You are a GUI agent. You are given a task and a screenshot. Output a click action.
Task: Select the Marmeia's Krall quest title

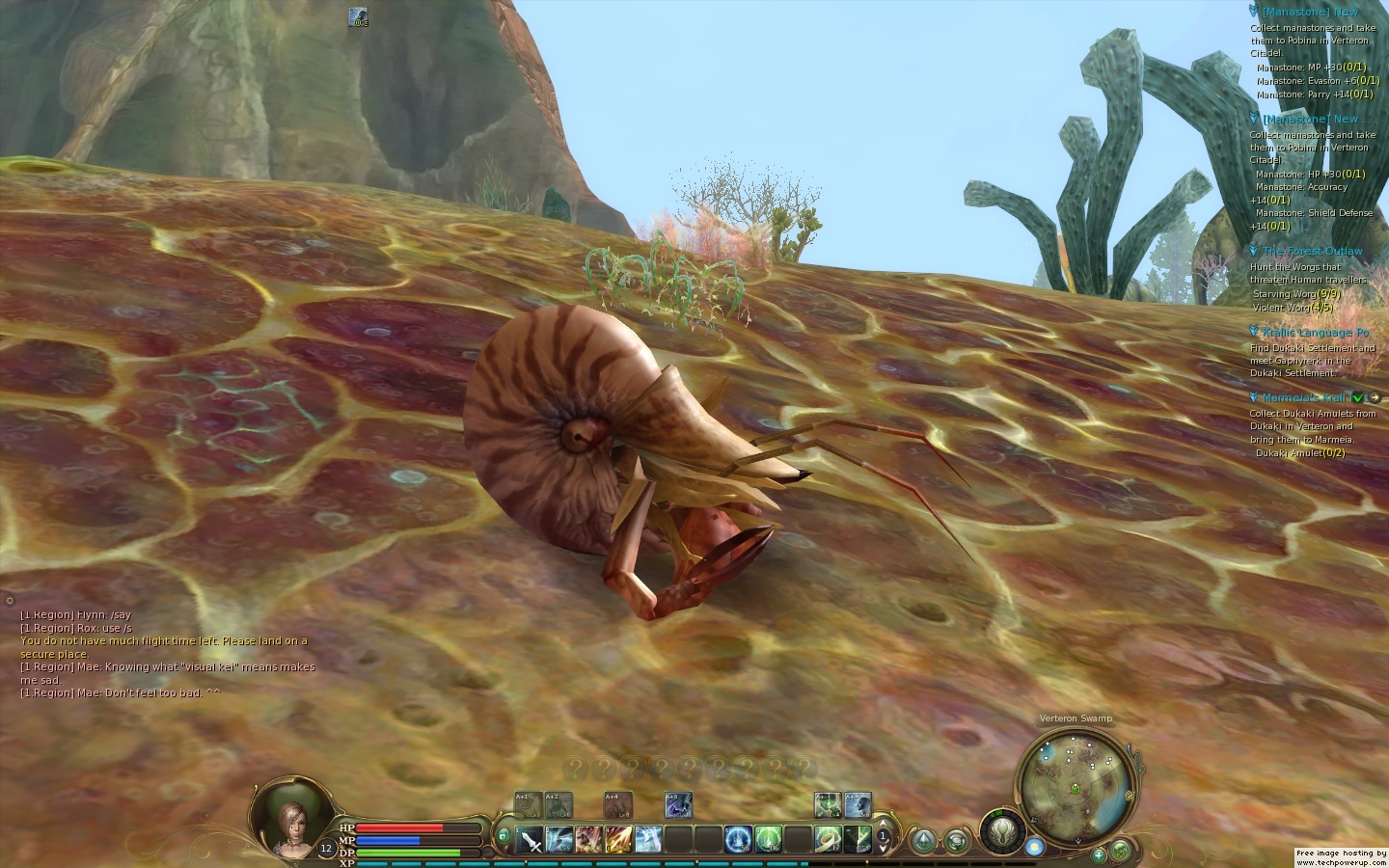(1304, 397)
